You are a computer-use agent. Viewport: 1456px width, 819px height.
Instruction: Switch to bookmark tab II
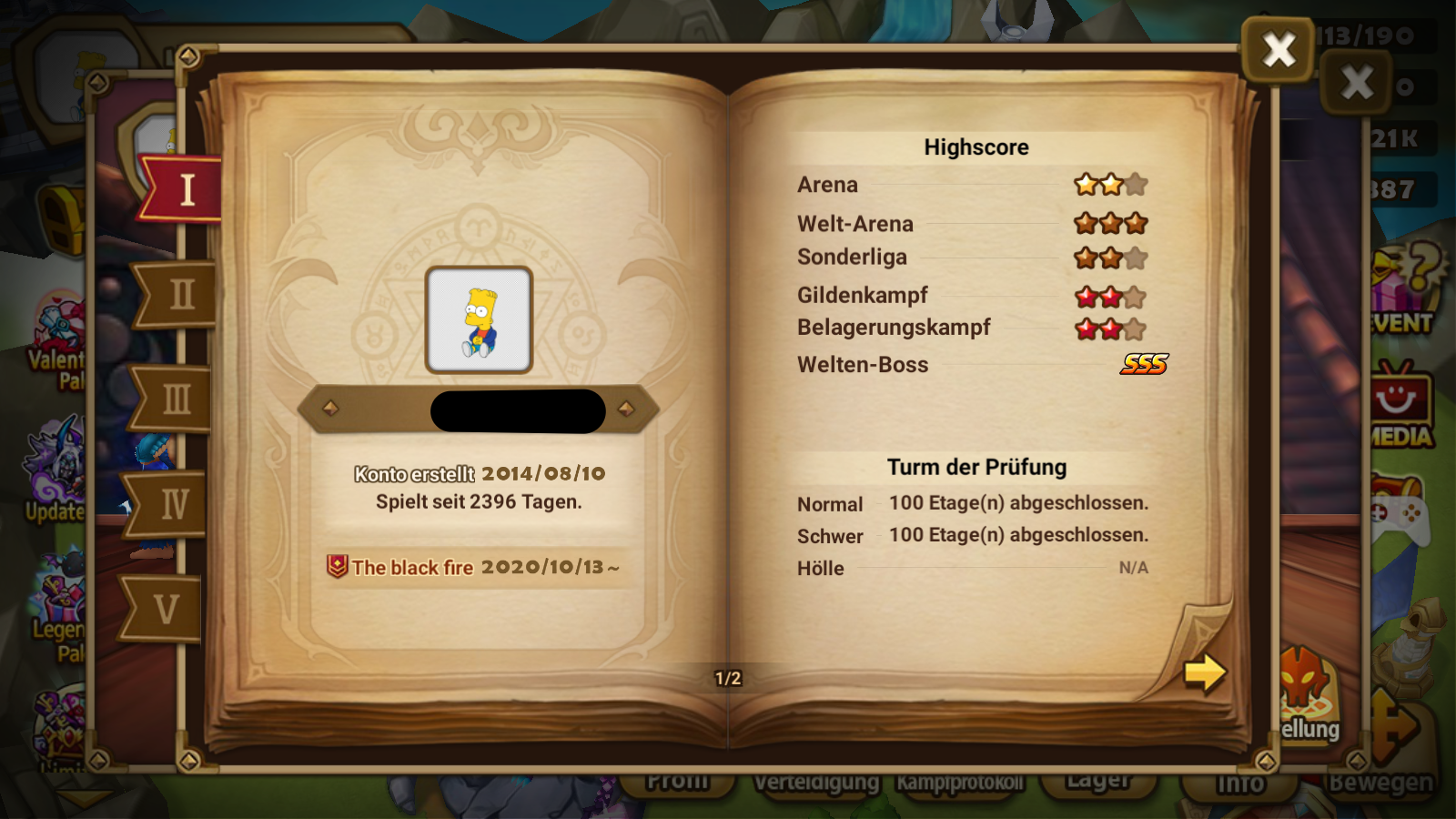point(177,295)
